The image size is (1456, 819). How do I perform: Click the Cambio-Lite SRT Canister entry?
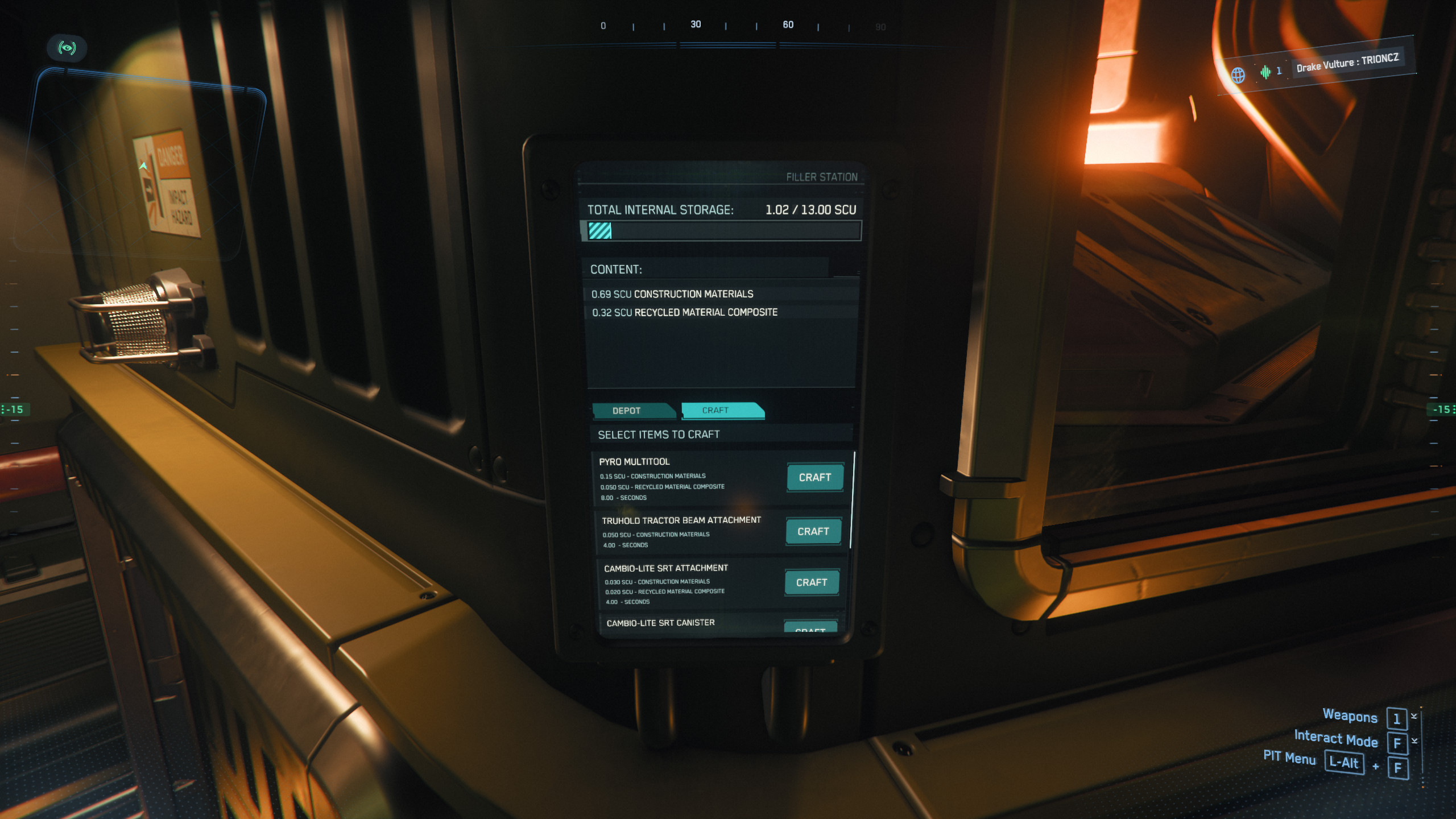pos(660,623)
